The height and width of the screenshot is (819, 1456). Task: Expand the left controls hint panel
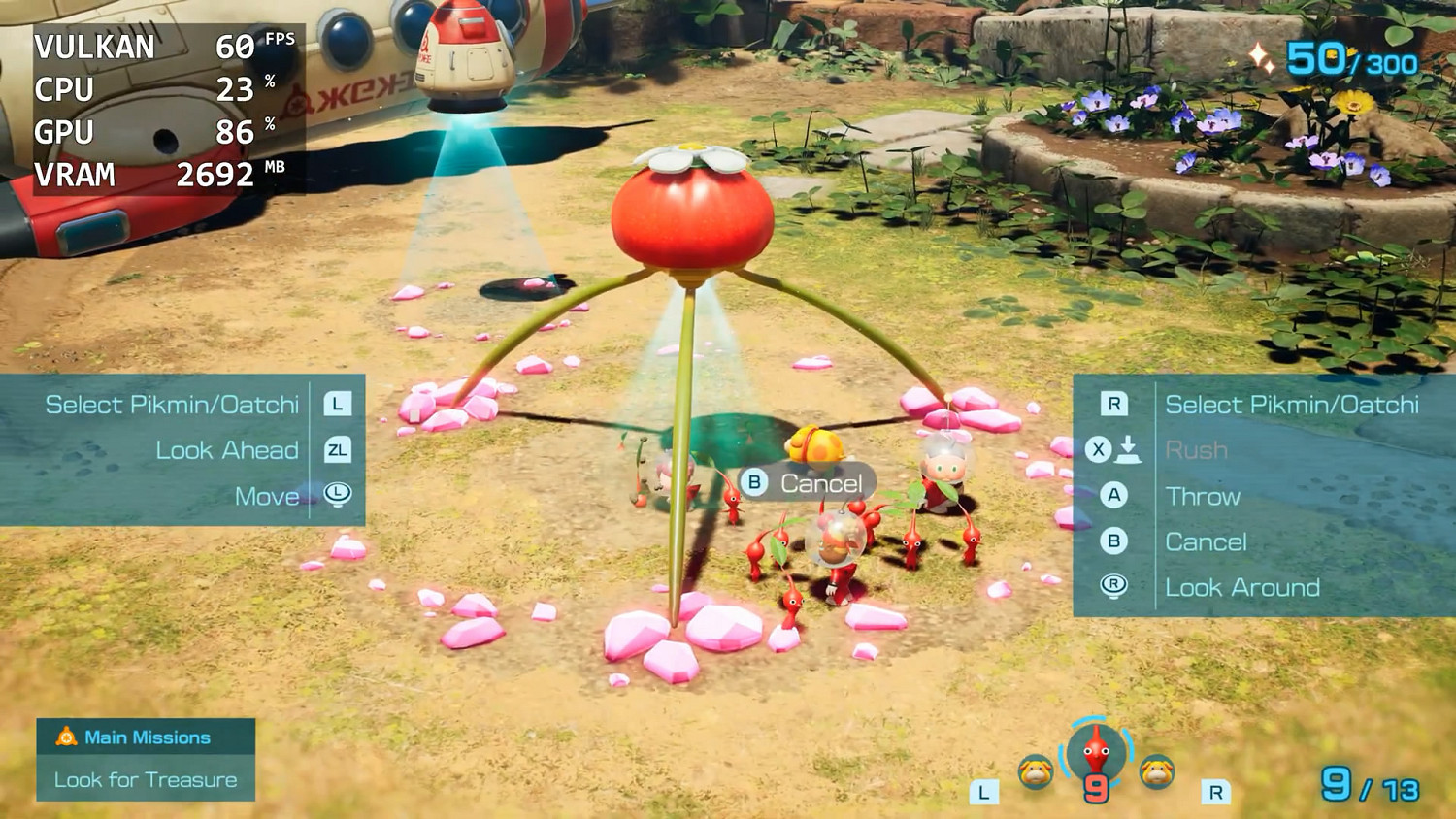click(x=184, y=449)
